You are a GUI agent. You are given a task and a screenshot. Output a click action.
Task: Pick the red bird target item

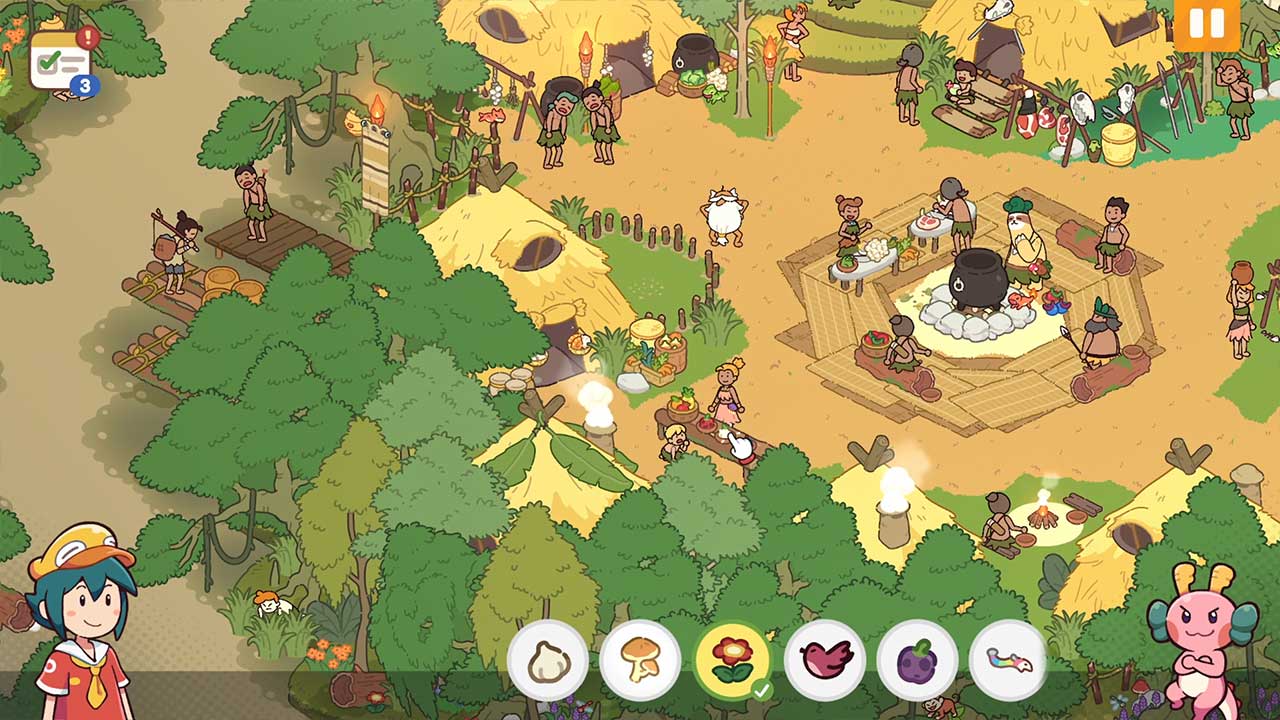coord(825,660)
